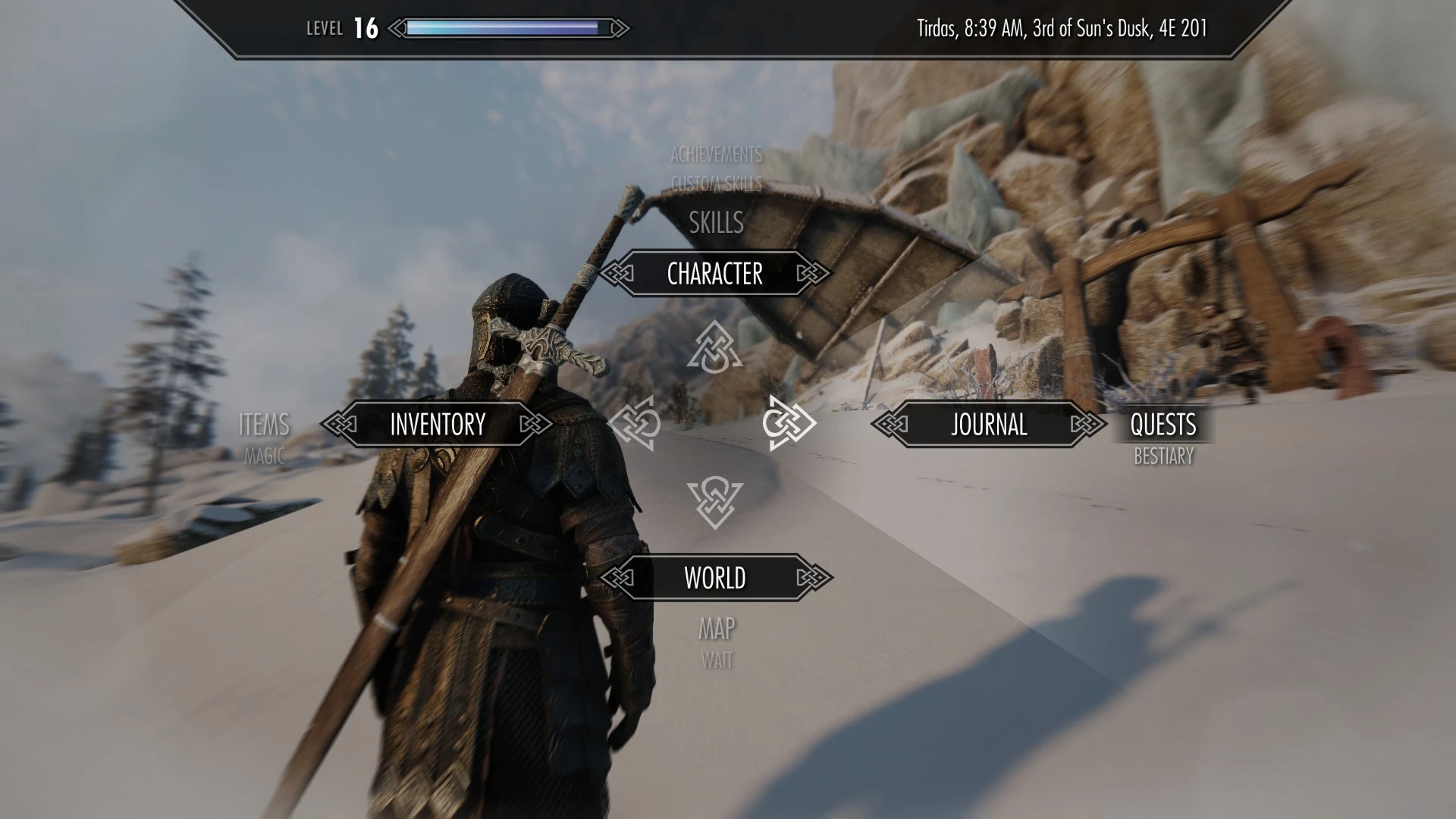Open the Inventory menu
The image size is (1456, 819).
(437, 424)
